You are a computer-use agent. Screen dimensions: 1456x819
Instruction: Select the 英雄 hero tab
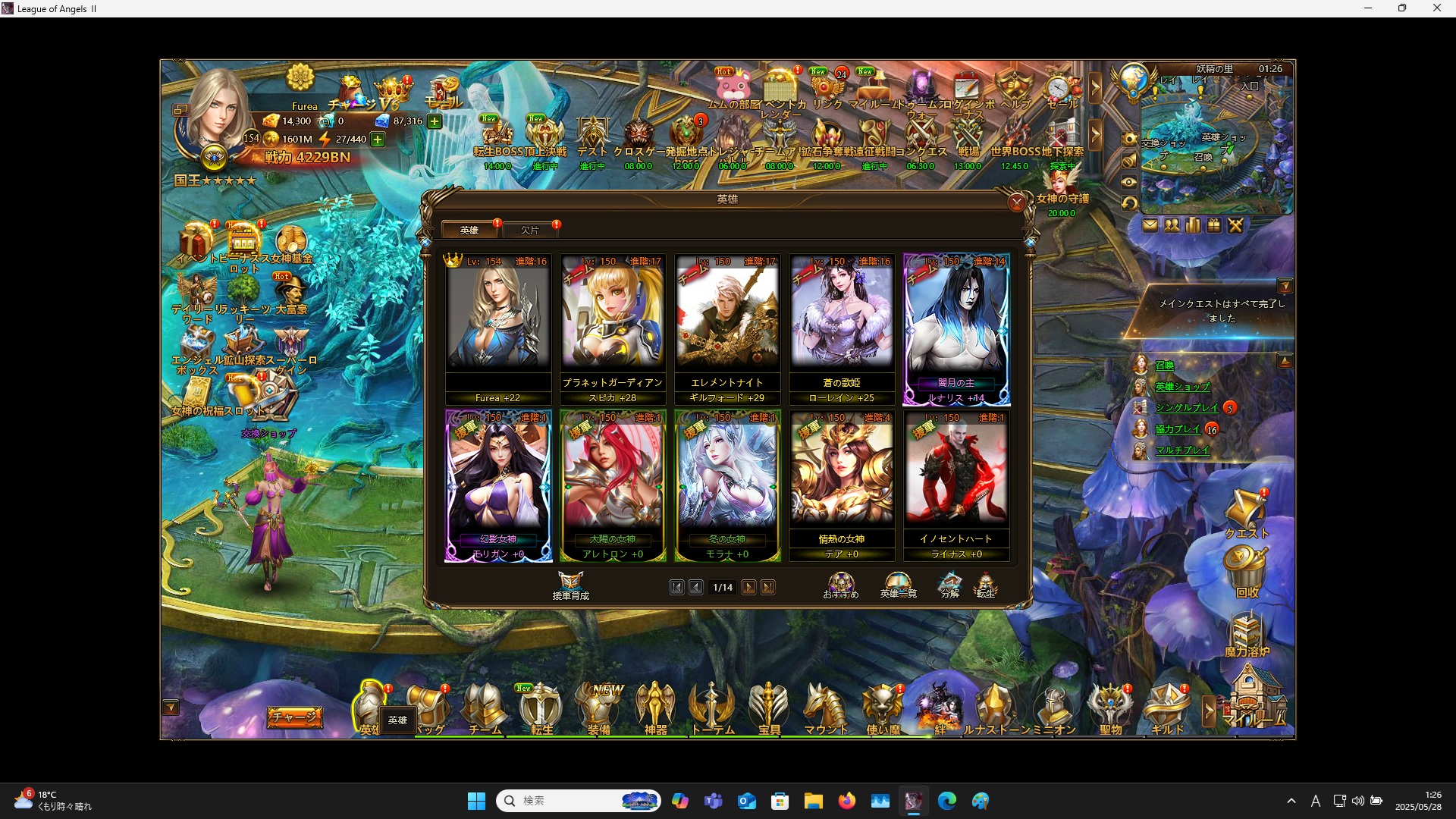point(469,229)
